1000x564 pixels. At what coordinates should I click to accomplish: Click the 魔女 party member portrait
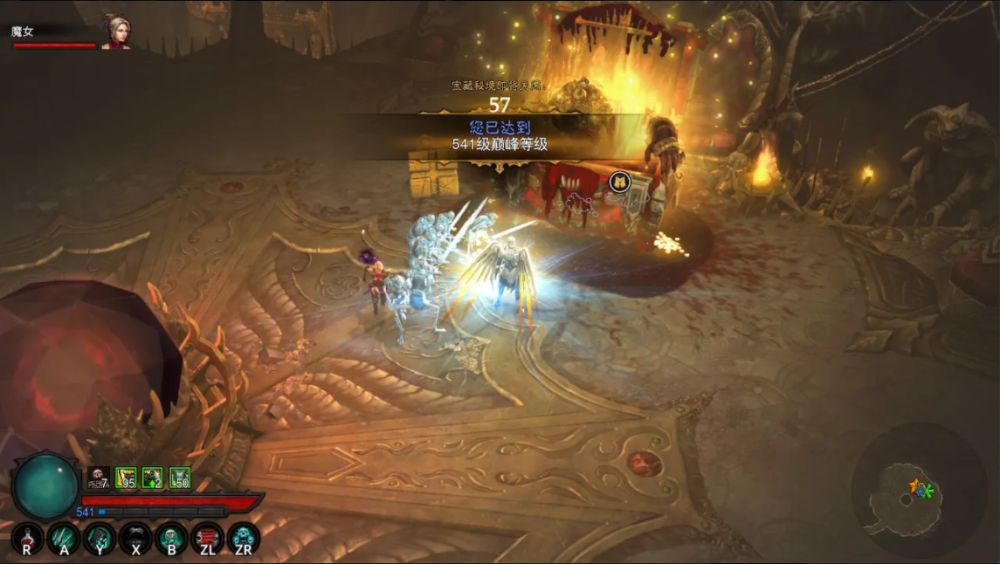pos(116,31)
